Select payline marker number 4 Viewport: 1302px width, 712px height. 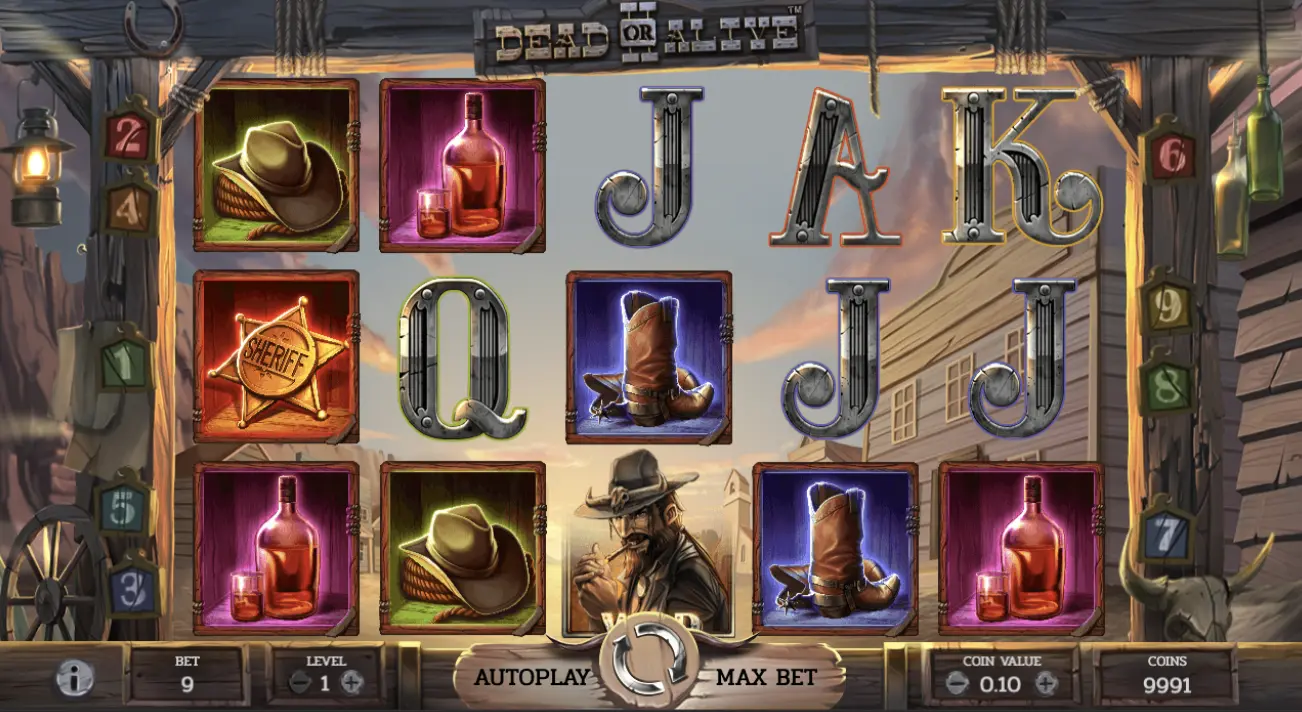(x=128, y=207)
